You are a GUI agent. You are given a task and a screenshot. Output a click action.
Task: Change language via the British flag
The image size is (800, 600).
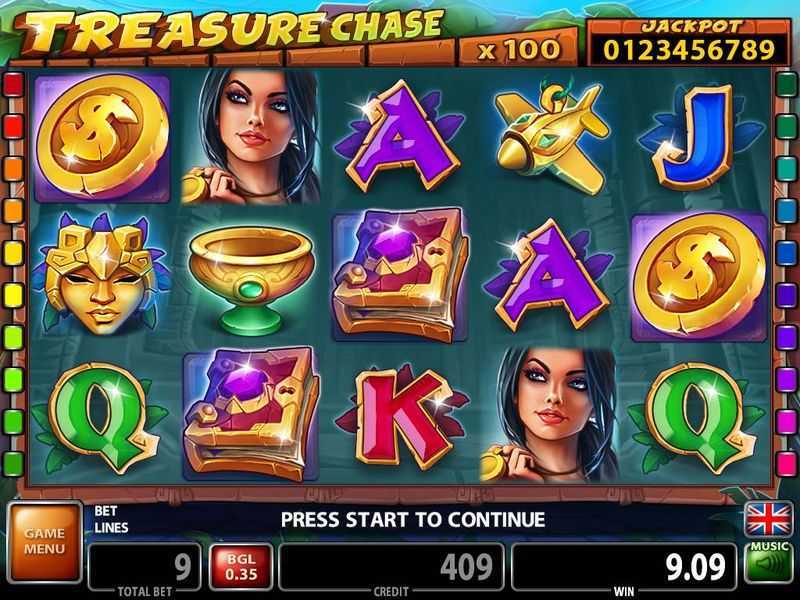[x=768, y=518]
